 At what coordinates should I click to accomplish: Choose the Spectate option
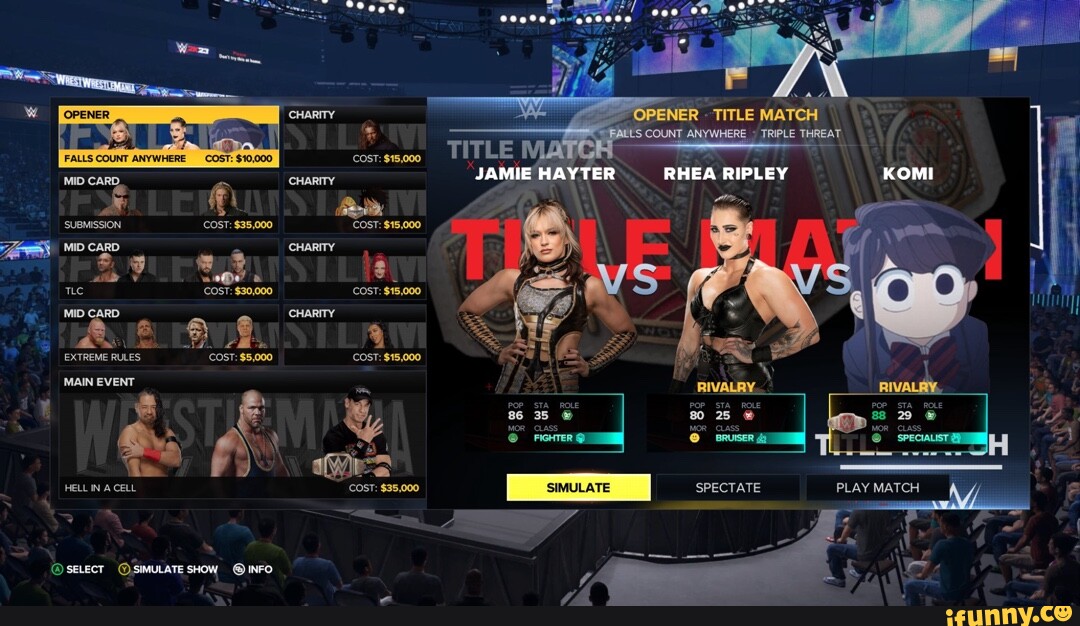click(728, 487)
